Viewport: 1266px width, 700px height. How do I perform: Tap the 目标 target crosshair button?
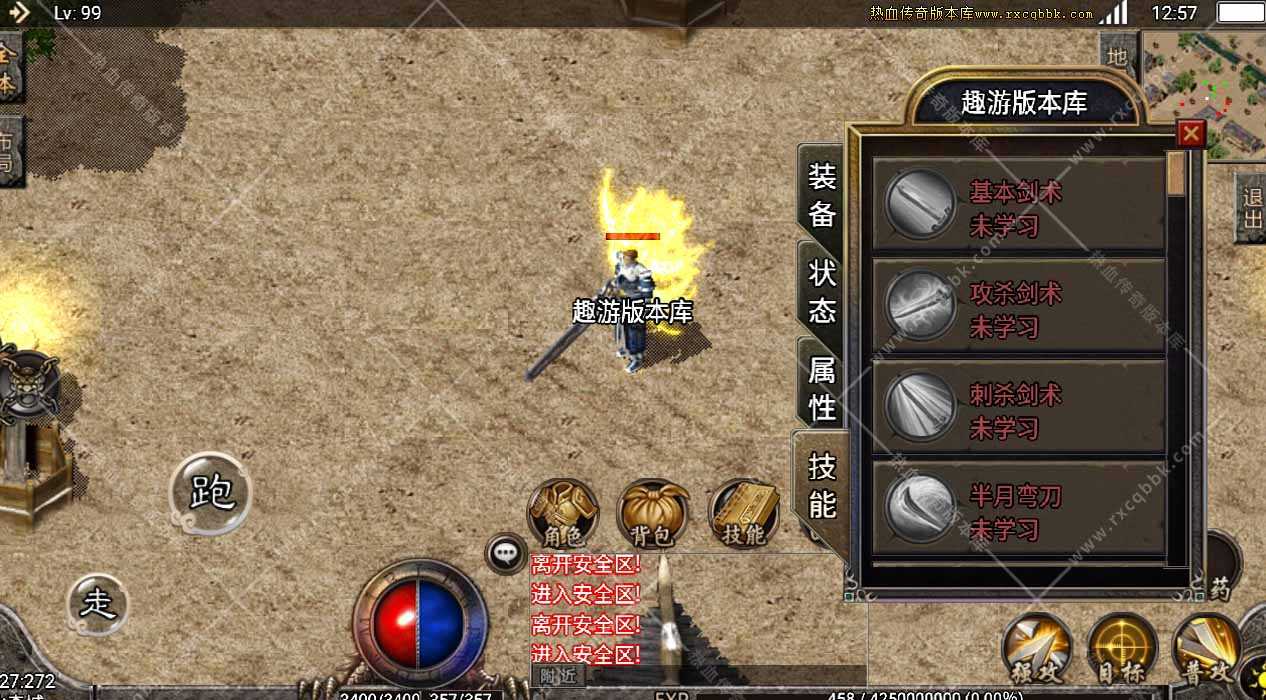coord(1122,649)
